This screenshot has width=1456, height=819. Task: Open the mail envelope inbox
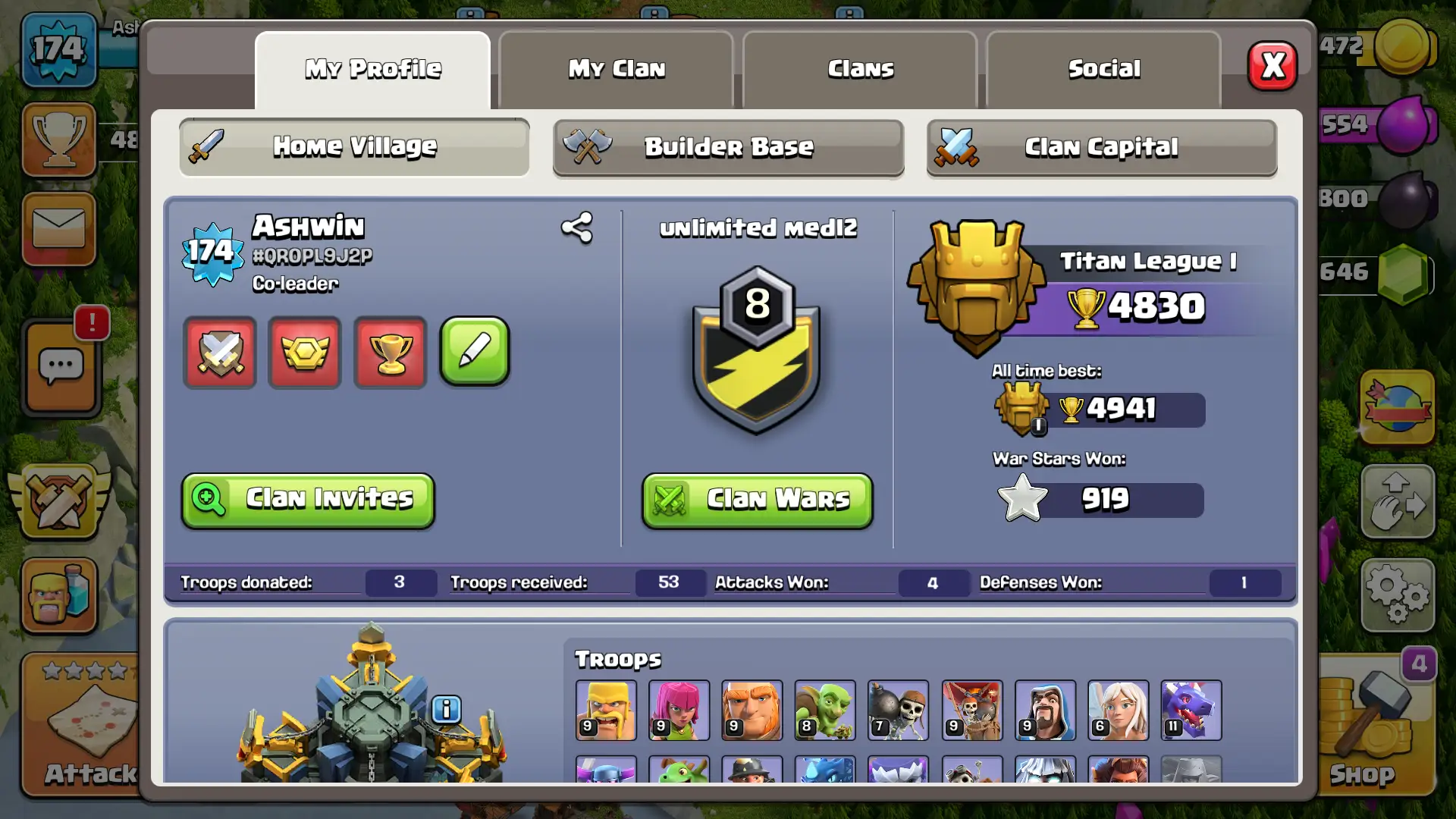click(59, 228)
